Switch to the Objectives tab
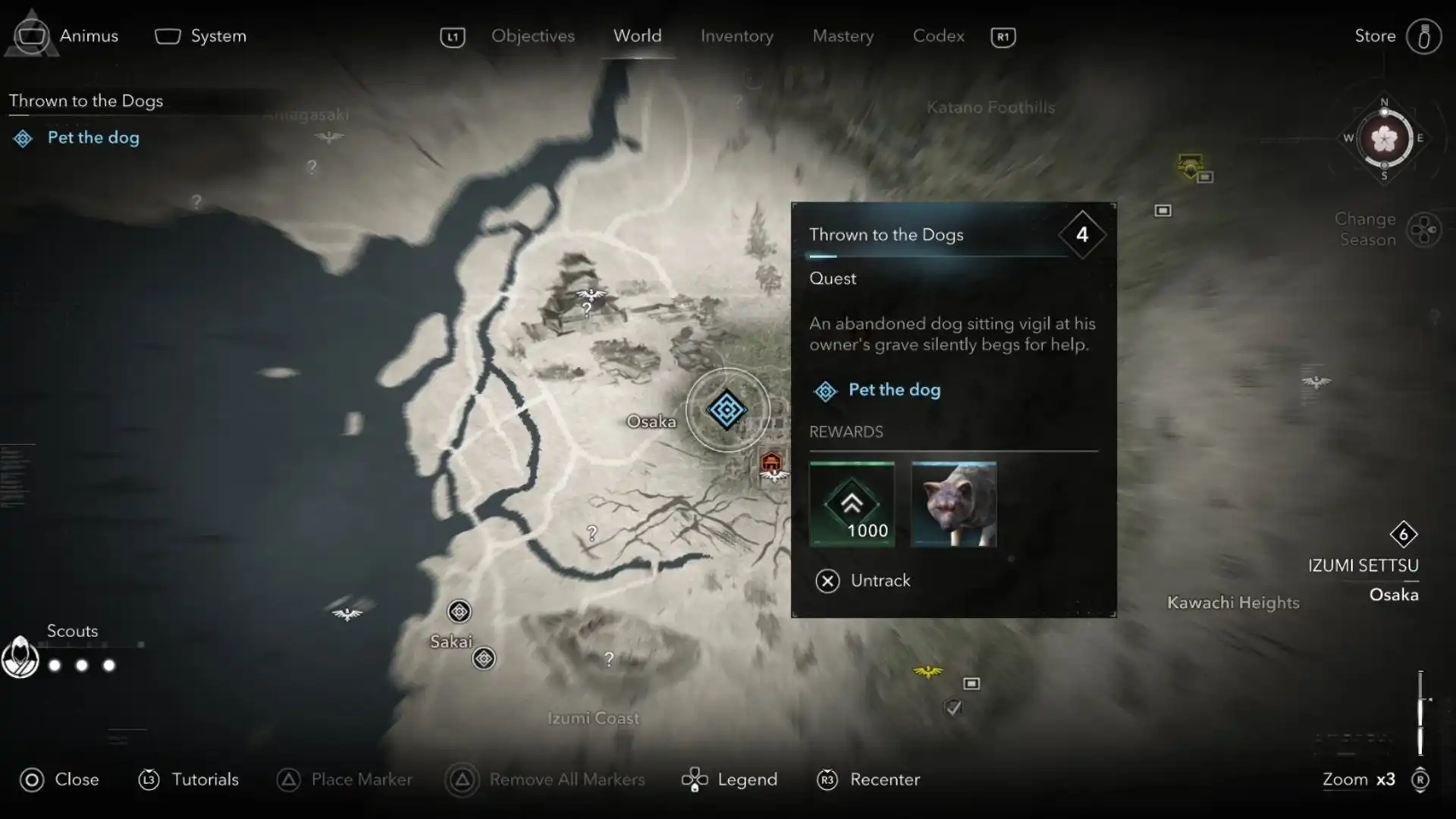Image resolution: width=1456 pixels, height=819 pixels. (532, 36)
